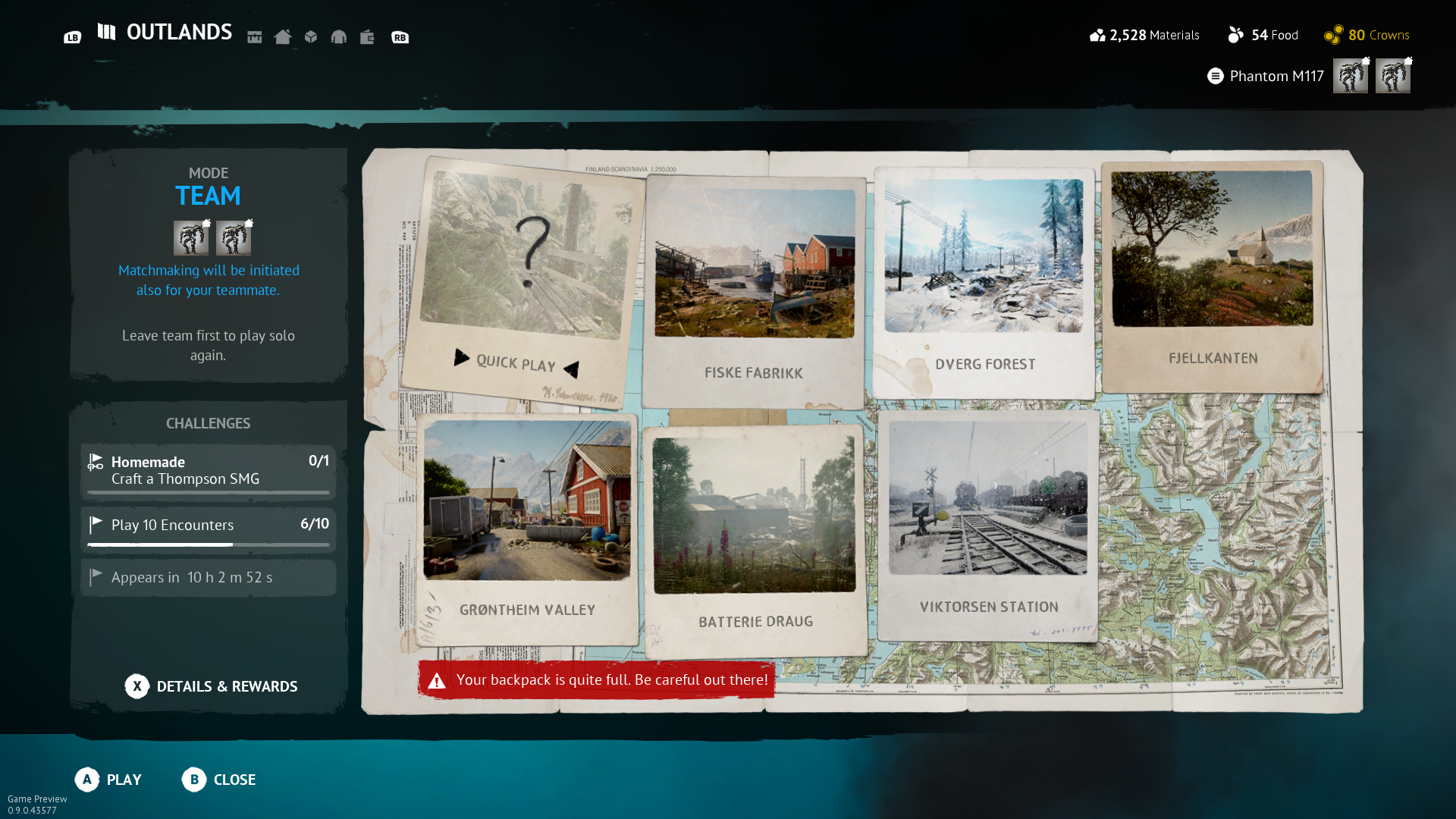The image size is (1456, 819).
Task: Select the Batterie Draug map card
Action: [755, 540]
